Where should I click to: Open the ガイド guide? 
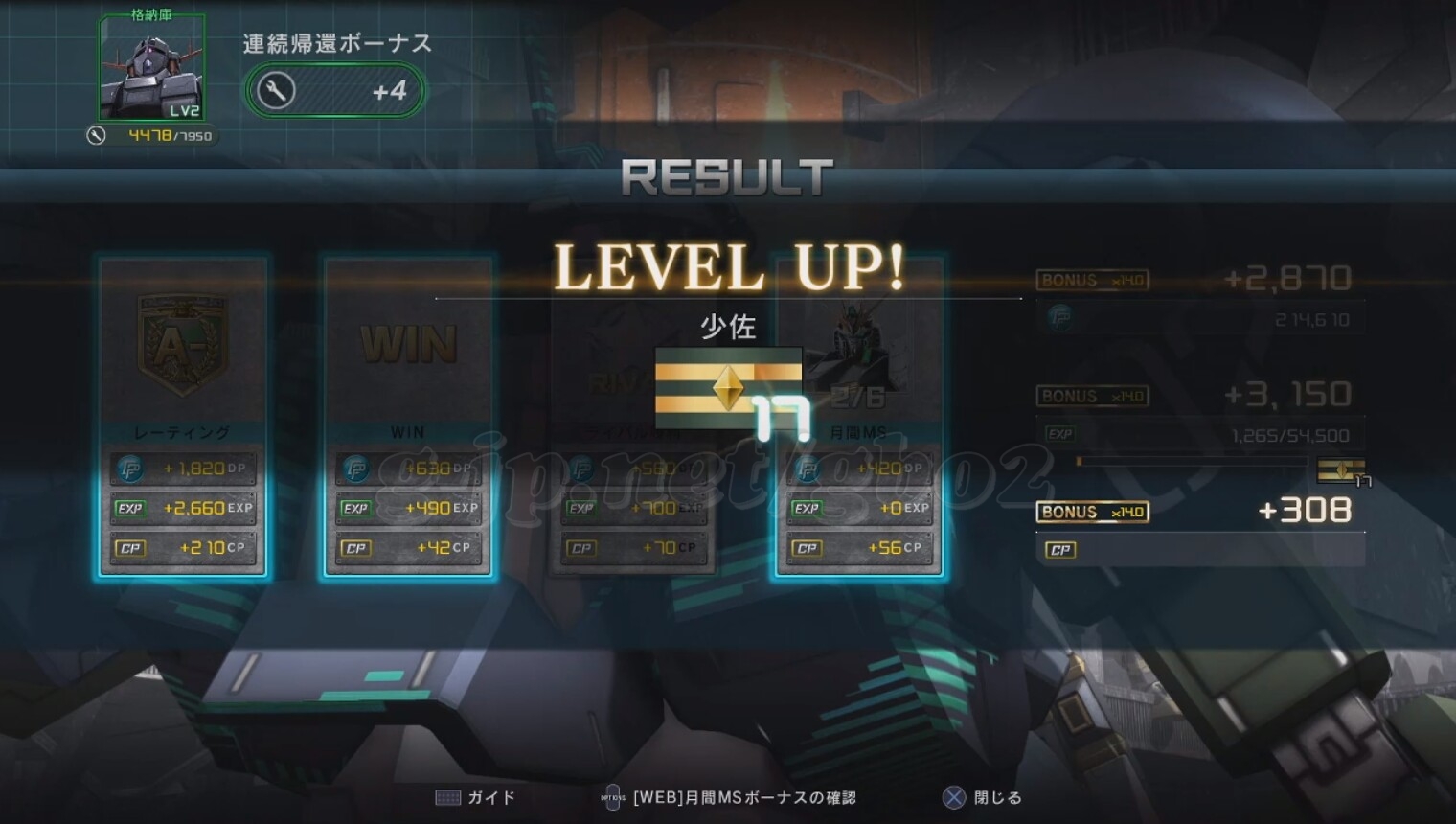pos(476,797)
